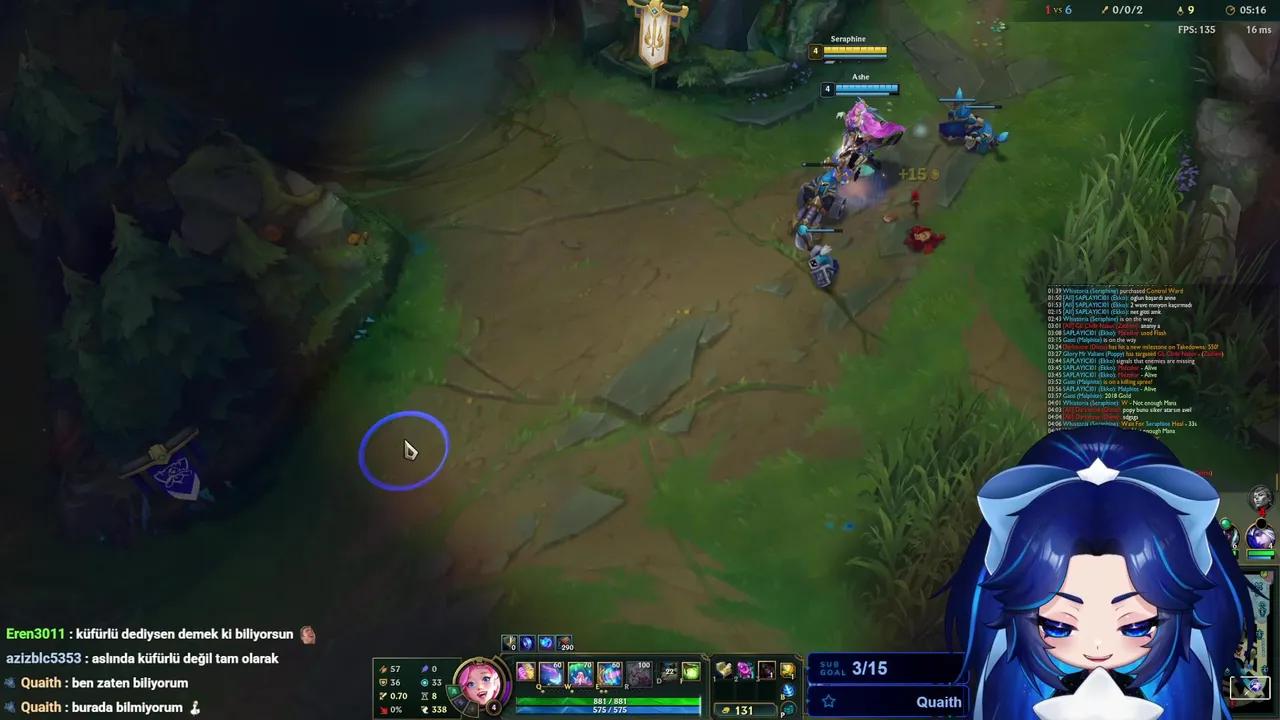Click the pink potion item slot
This screenshot has width=1280, height=720.
744,670
